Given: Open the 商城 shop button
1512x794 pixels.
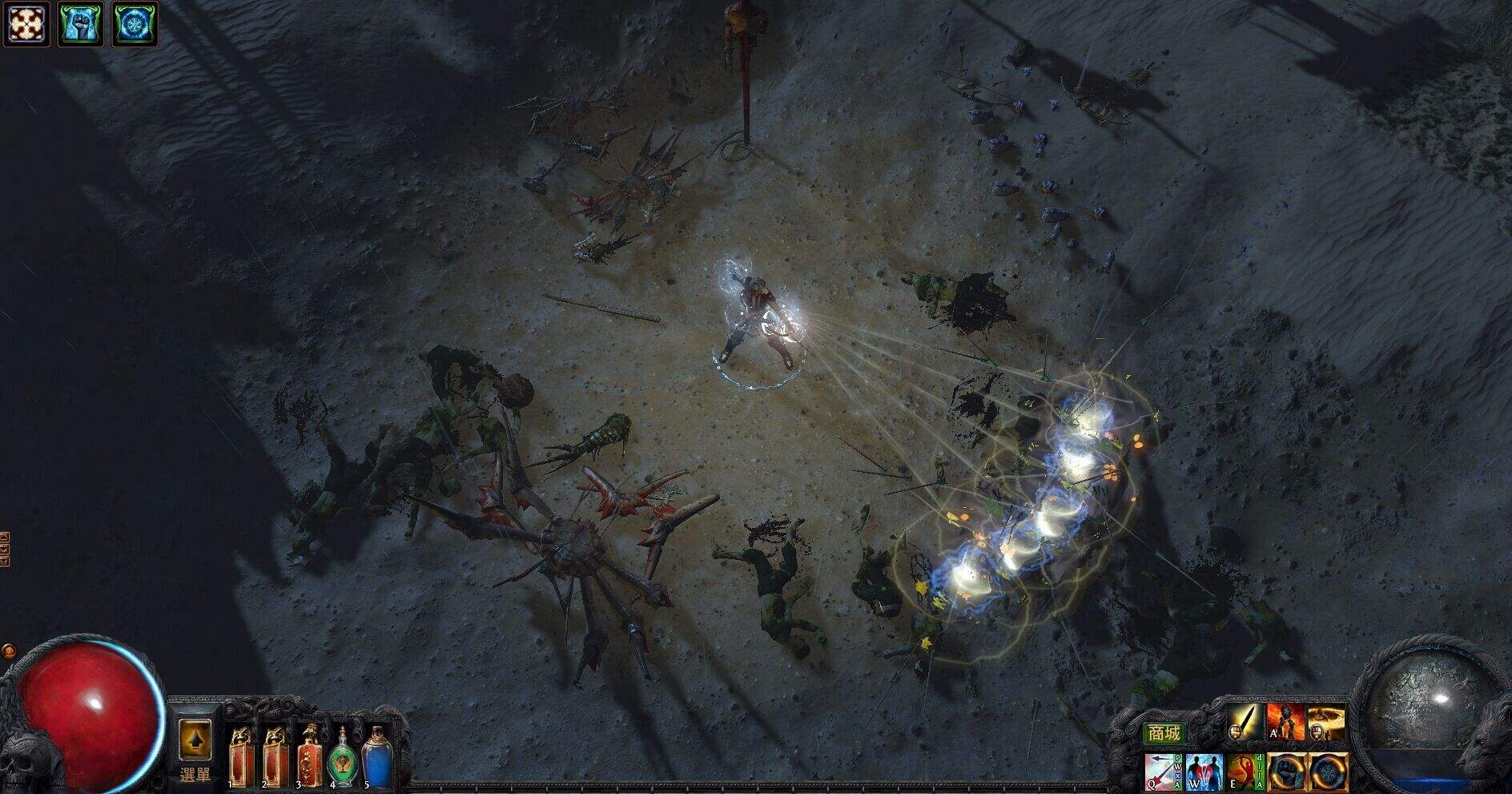Looking at the screenshot, I should [1164, 733].
